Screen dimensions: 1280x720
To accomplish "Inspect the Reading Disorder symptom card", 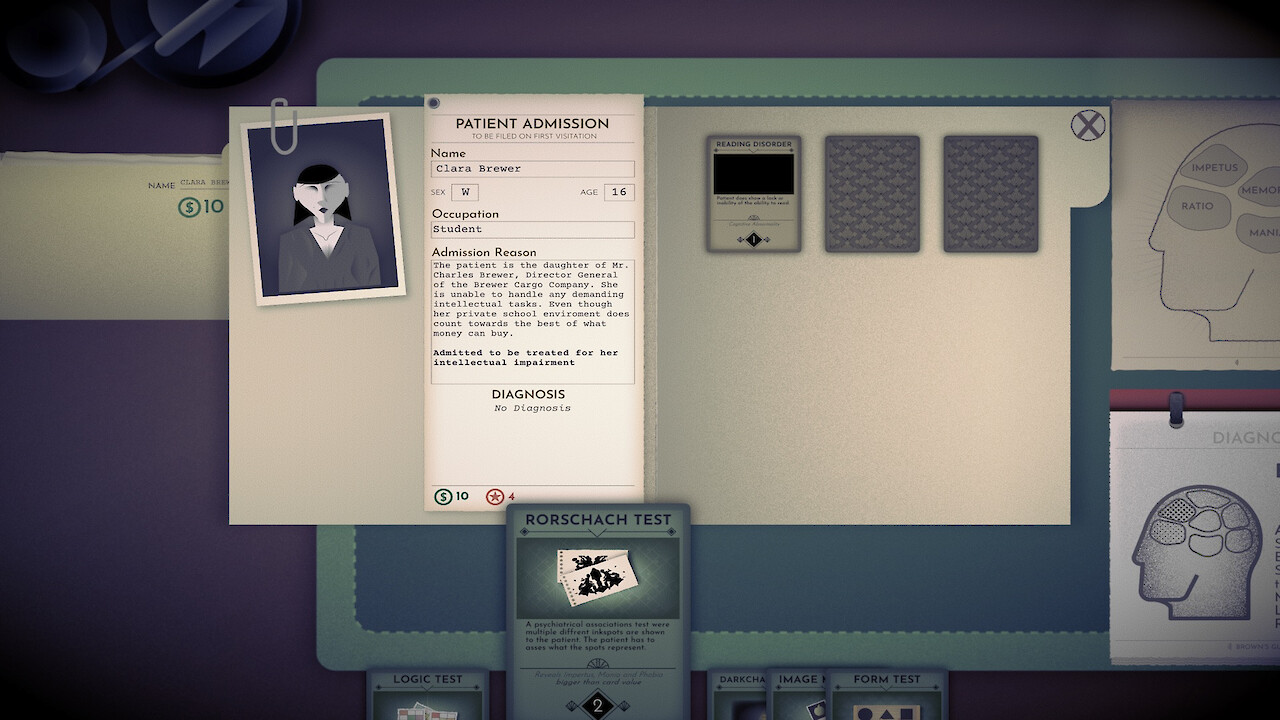I will 754,193.
